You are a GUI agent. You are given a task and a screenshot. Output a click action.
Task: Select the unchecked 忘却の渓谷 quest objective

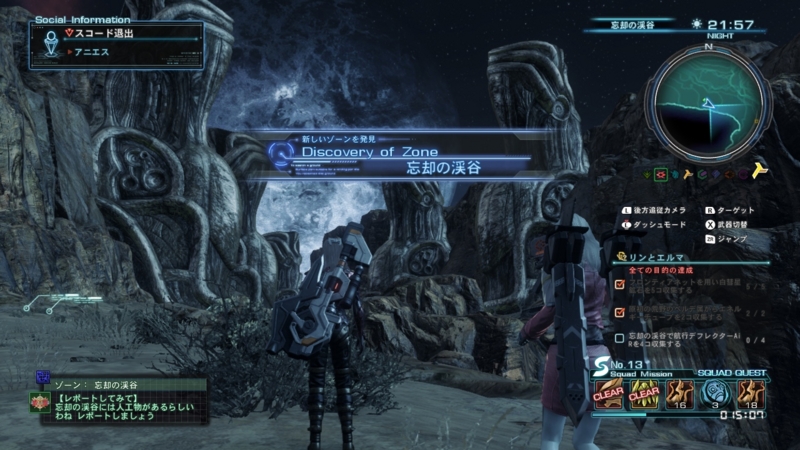pos(692,338)
